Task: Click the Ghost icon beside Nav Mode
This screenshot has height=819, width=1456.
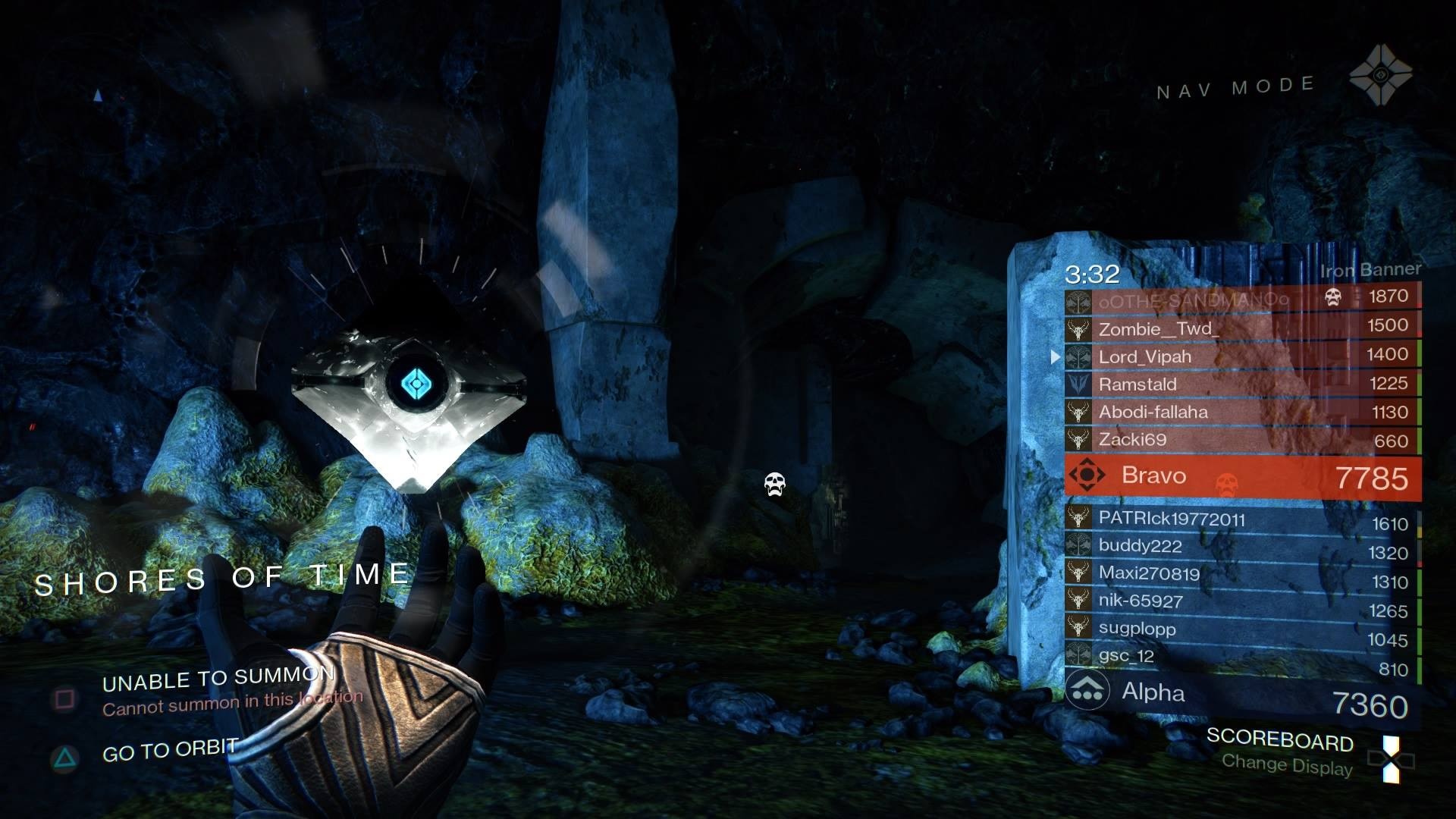Action: coord(1380,76)
